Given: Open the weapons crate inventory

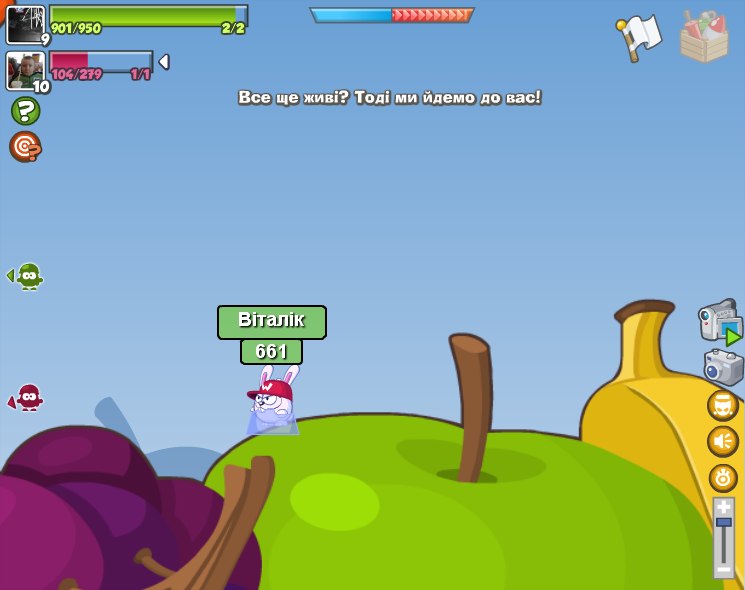Looking at the screenshot, I should click(704, 37).
